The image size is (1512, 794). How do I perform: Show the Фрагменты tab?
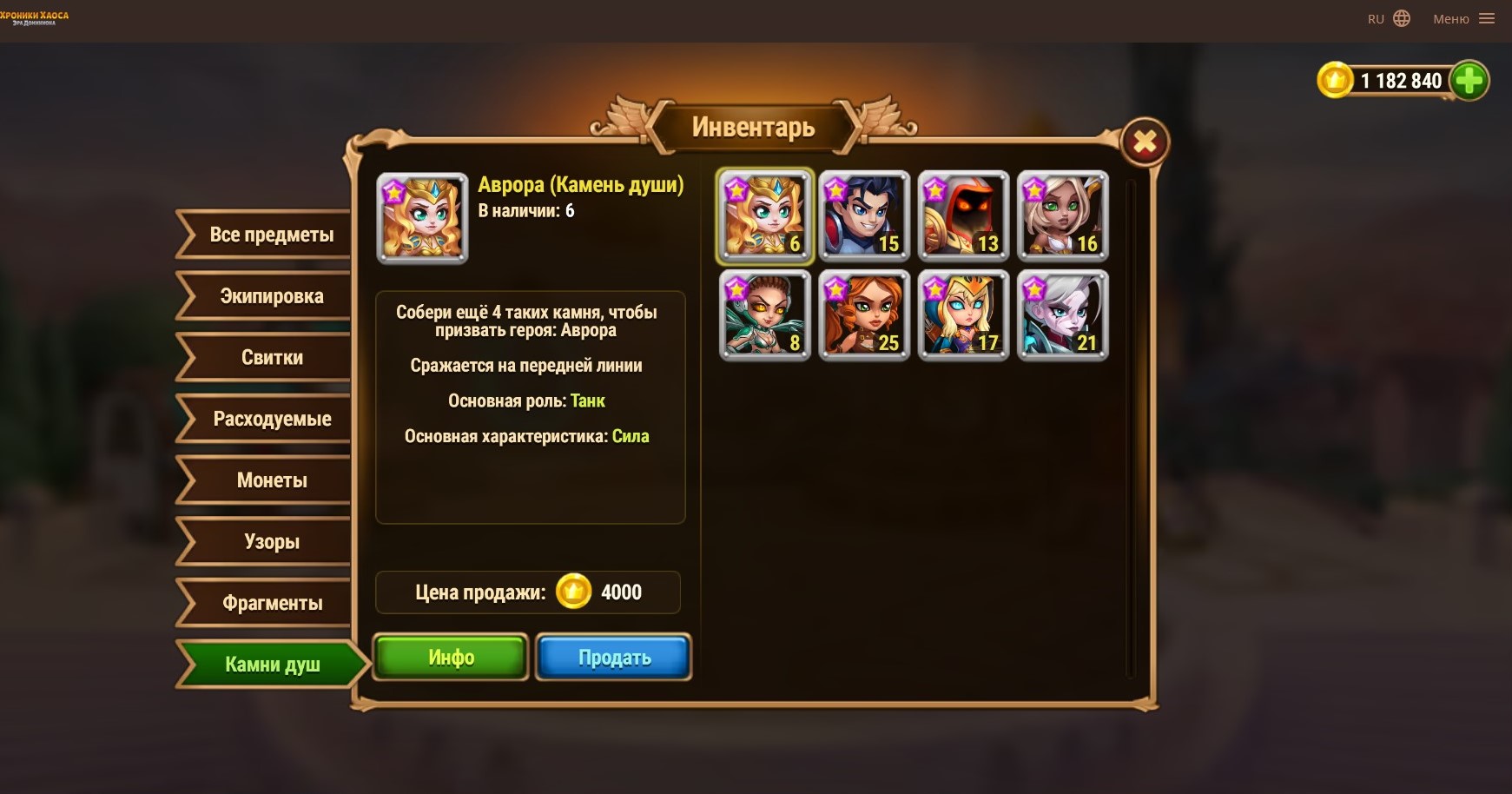click(x=271, y=603)
